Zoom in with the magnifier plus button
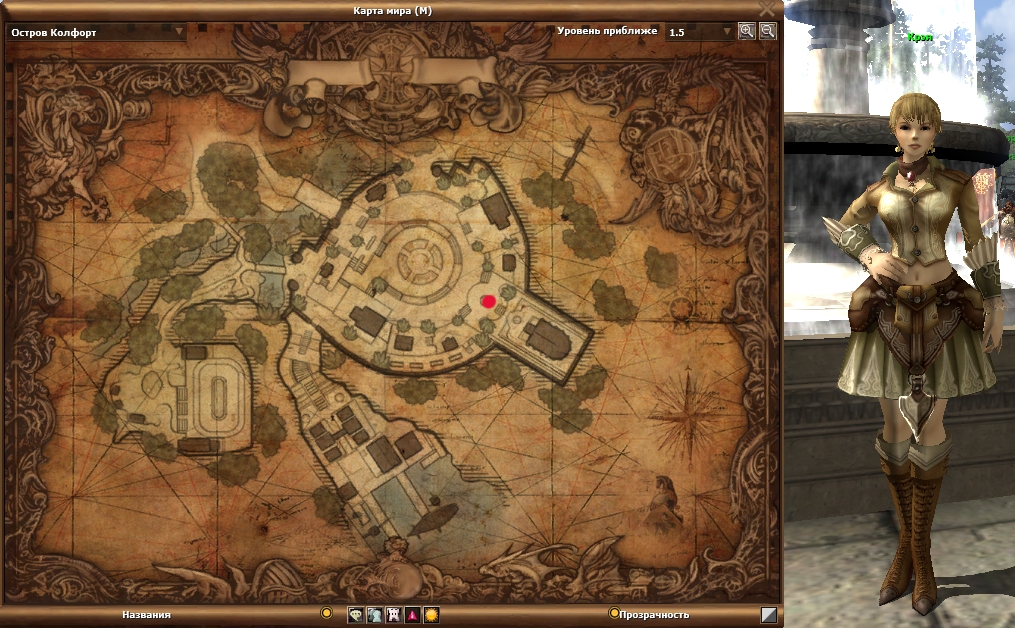1015x628 pixels. pos(746,31)
